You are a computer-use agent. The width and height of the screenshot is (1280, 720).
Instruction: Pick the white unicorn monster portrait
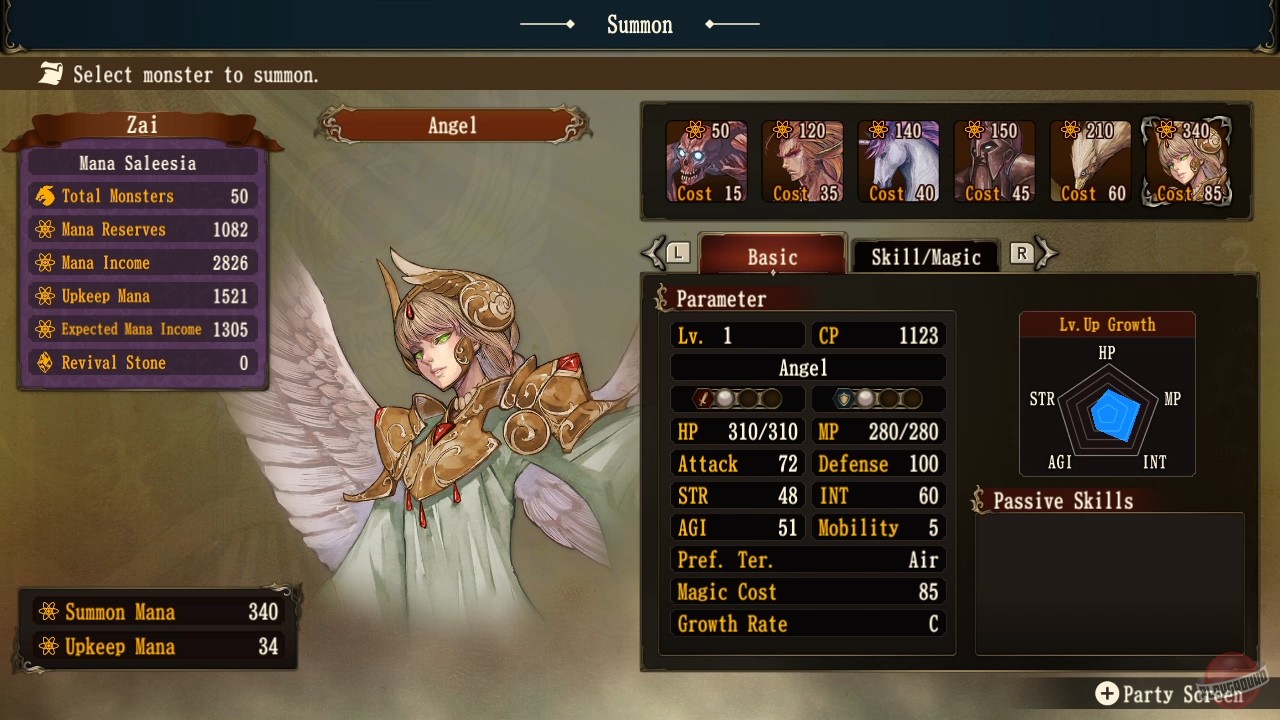898,162
